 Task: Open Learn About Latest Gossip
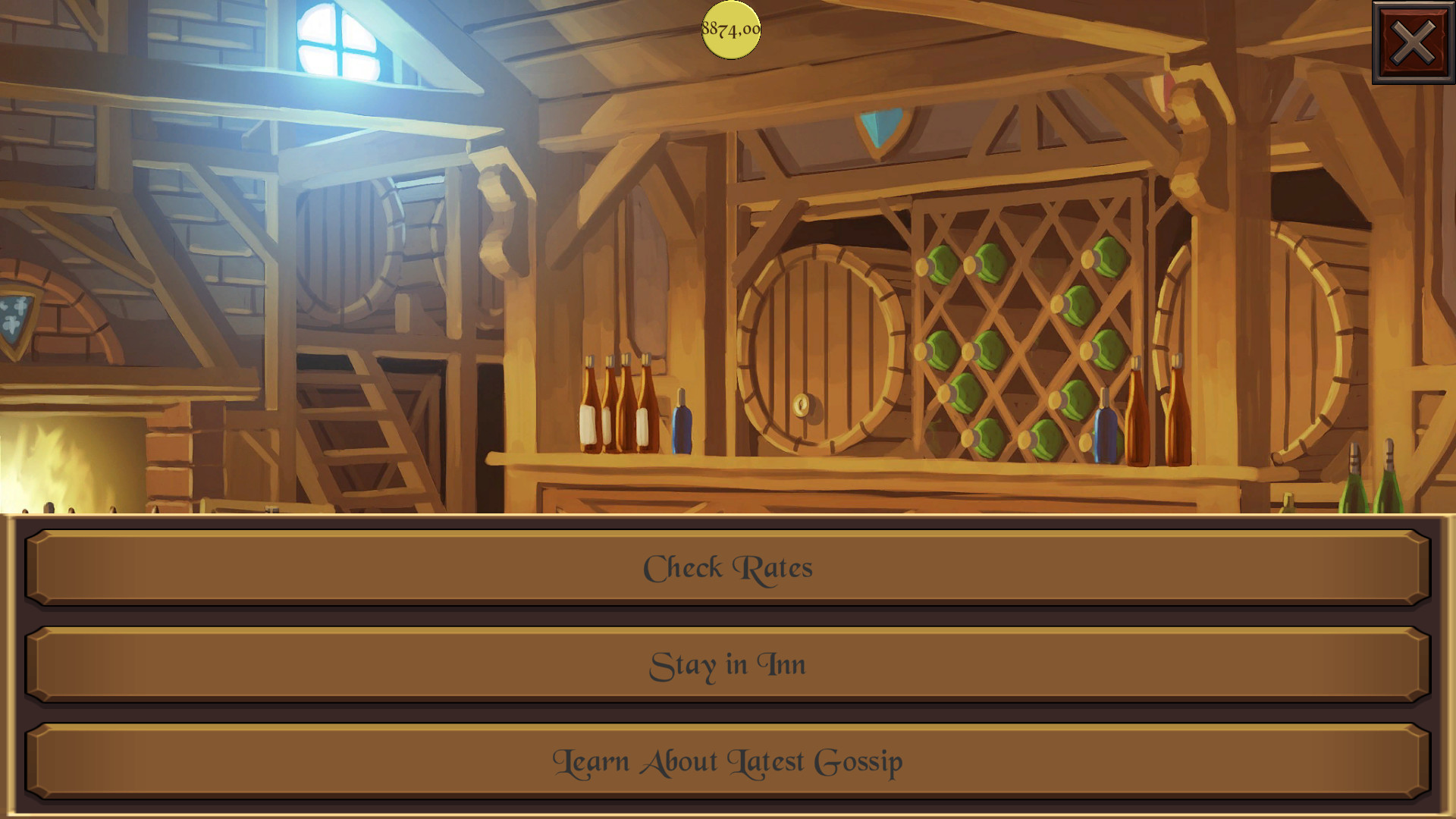728,761
